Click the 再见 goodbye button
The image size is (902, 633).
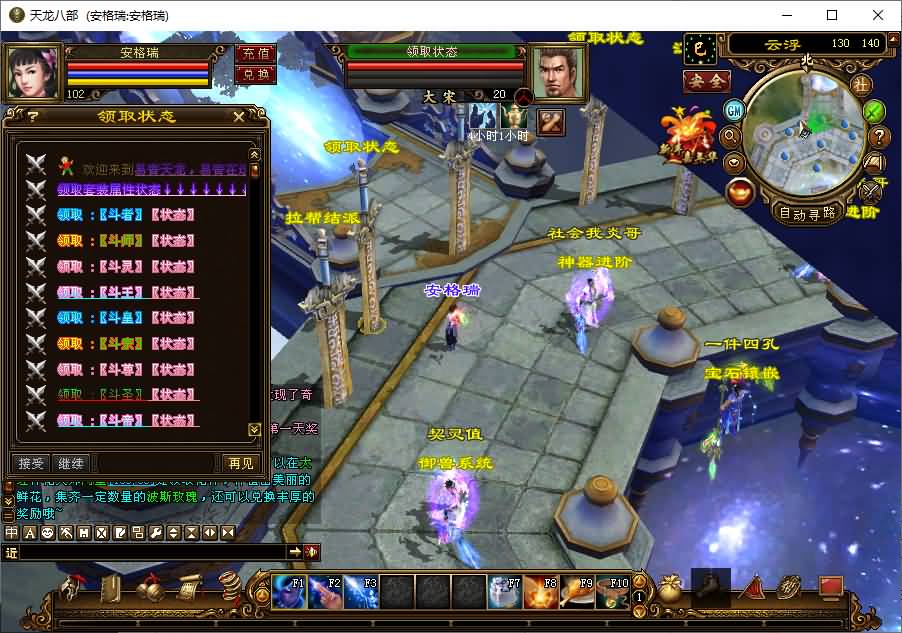pos(240,463)
